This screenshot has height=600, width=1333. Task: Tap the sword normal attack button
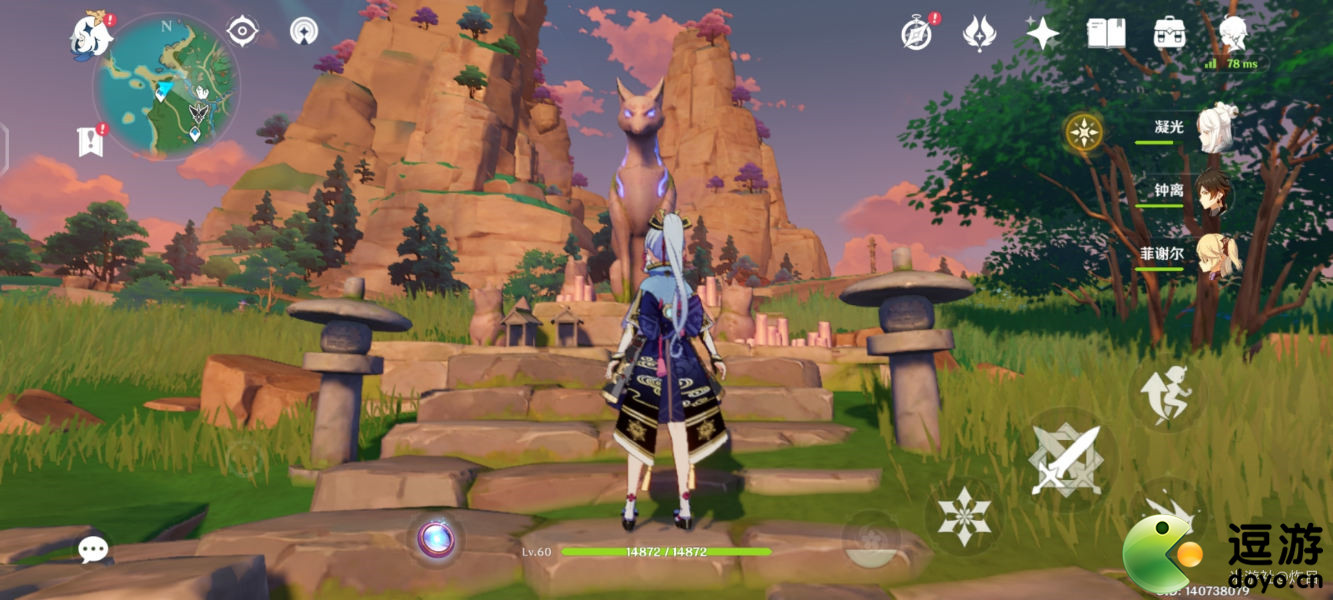(x=1065, y=461)
